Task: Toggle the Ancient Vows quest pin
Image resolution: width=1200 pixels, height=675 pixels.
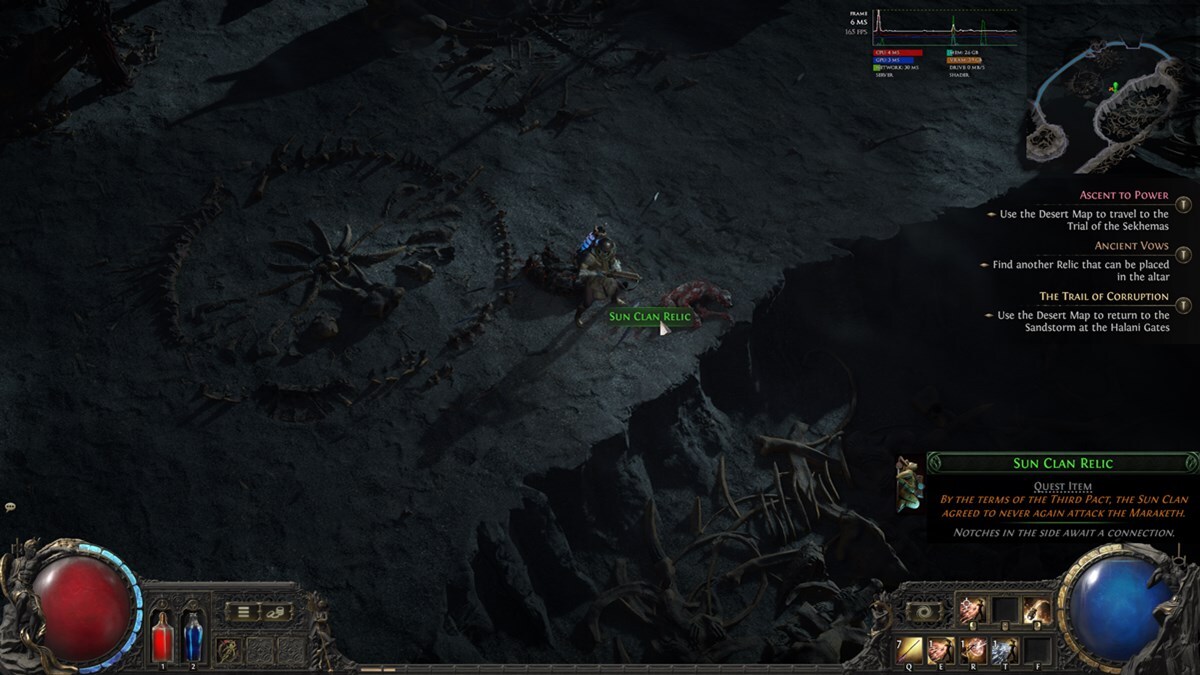Action: tap(1183, 255)
